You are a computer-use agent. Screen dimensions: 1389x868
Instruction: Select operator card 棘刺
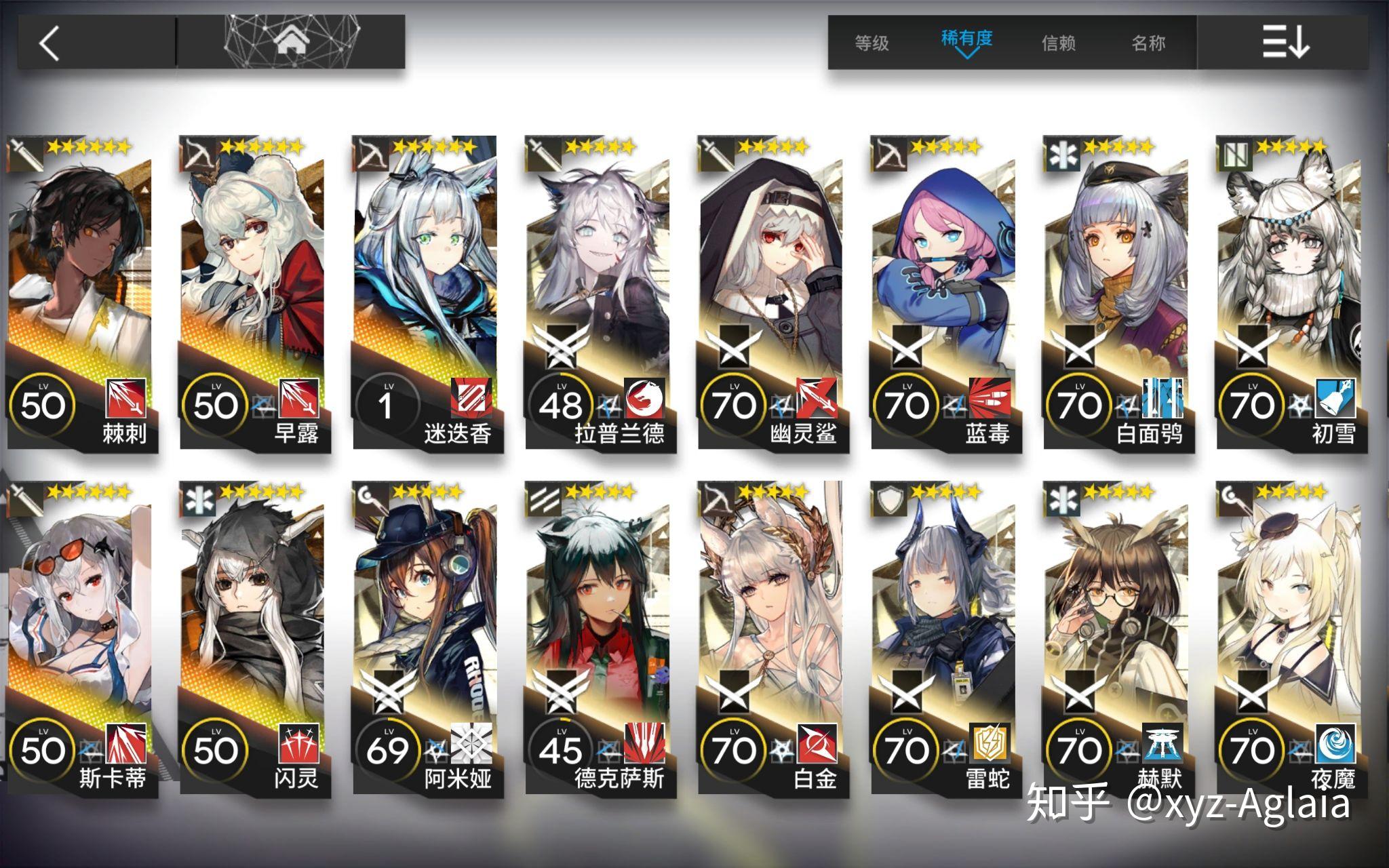81,292
